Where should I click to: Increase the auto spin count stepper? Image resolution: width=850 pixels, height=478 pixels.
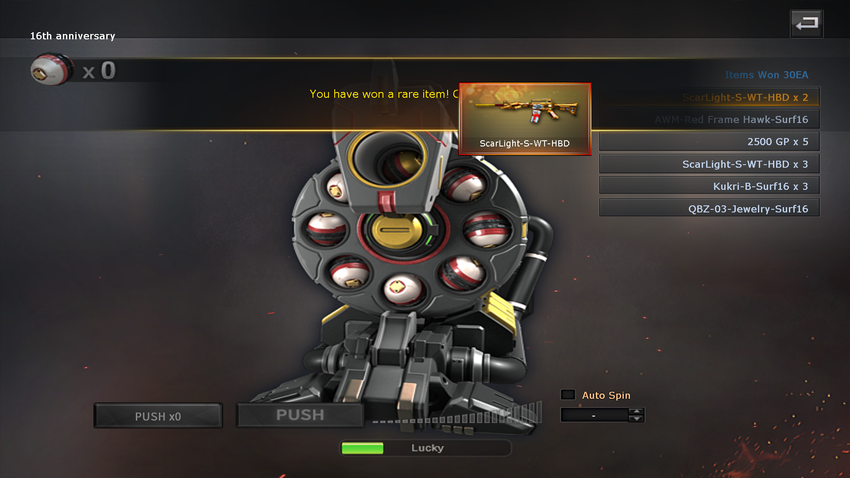636,411
